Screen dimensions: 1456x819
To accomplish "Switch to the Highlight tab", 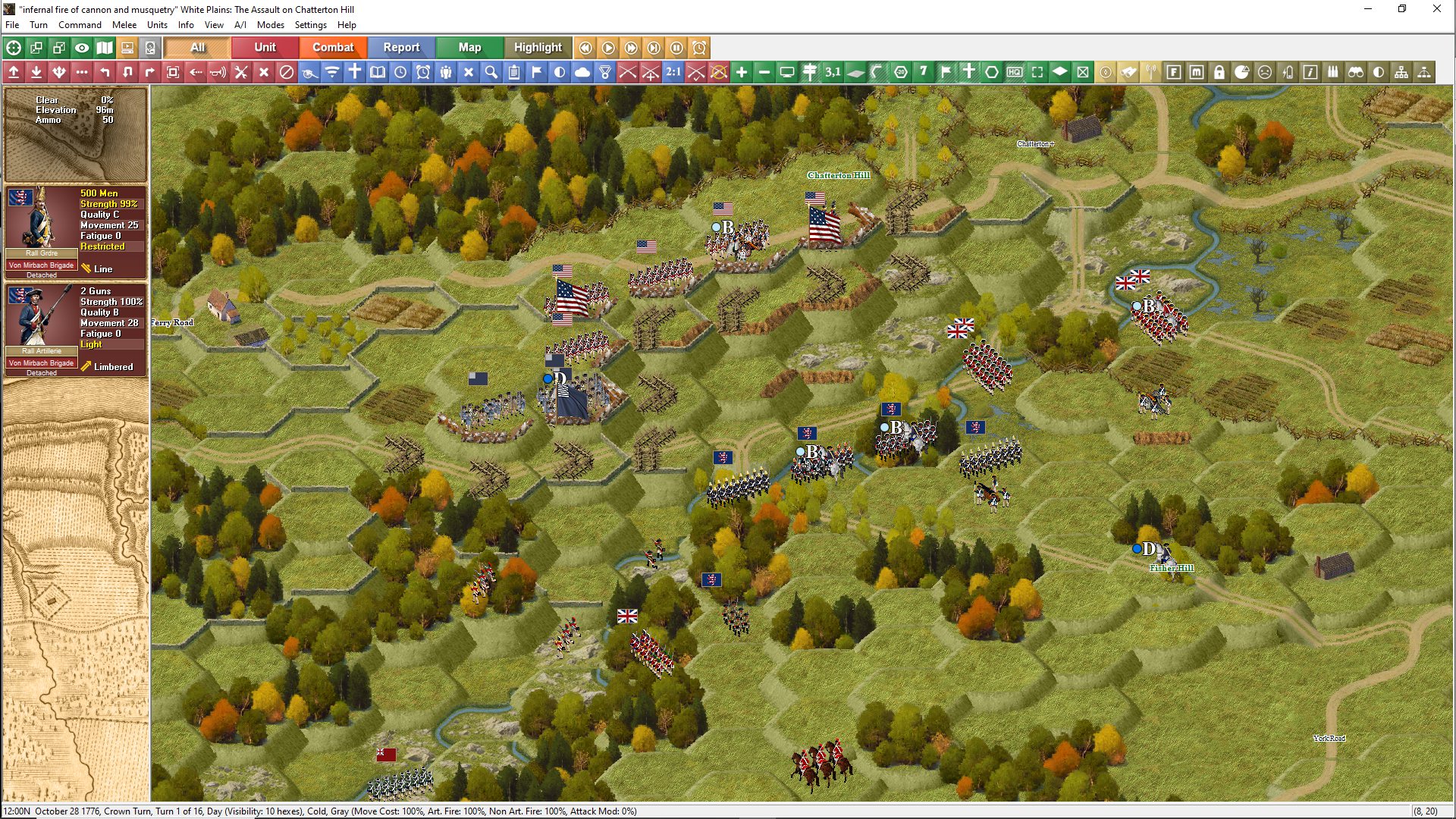I will [x=538, y=47].
